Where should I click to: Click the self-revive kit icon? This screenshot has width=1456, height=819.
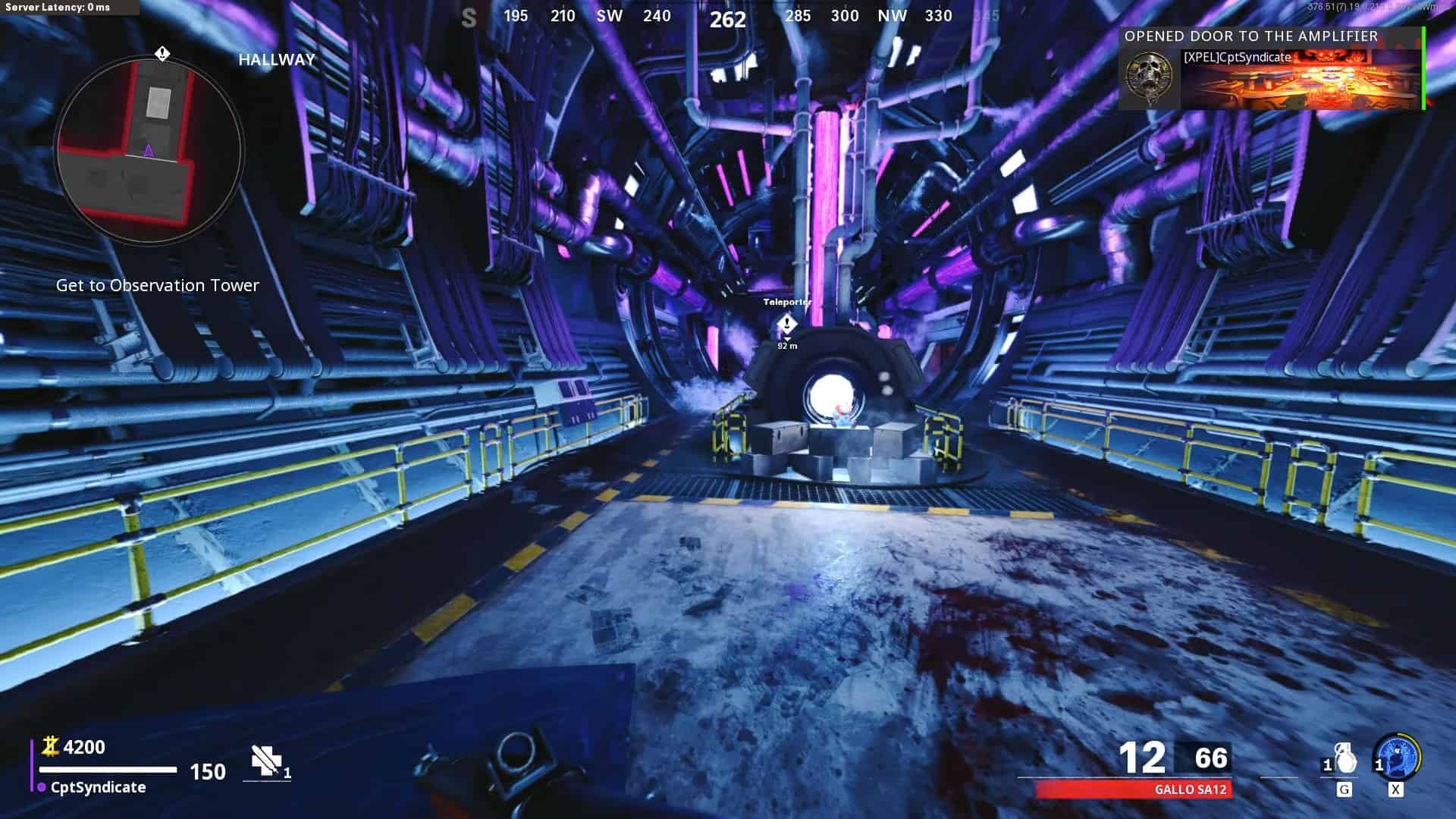coord(265,761)
